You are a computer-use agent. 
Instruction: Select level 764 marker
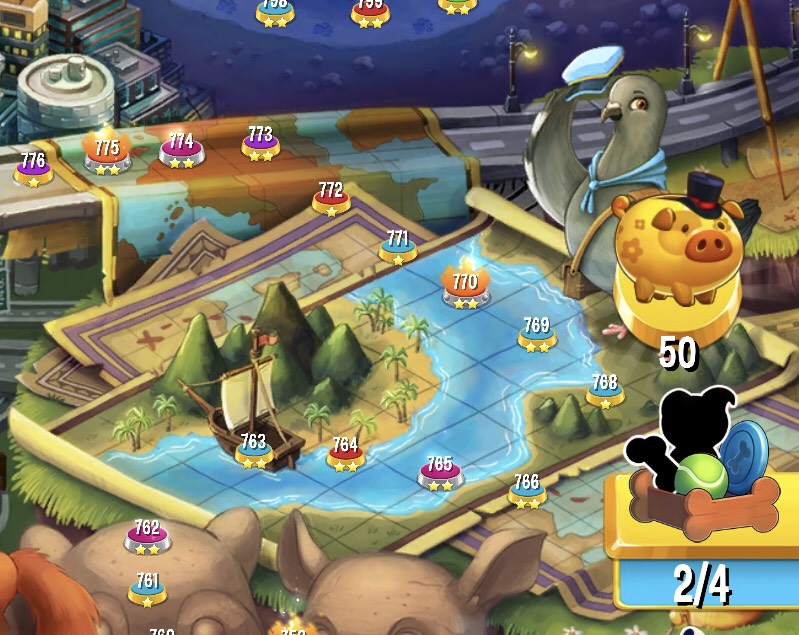345,454
